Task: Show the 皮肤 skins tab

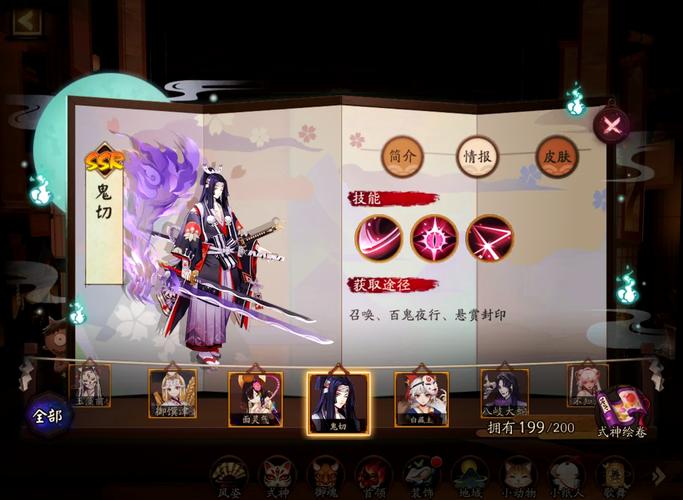Action: point(556,155)
